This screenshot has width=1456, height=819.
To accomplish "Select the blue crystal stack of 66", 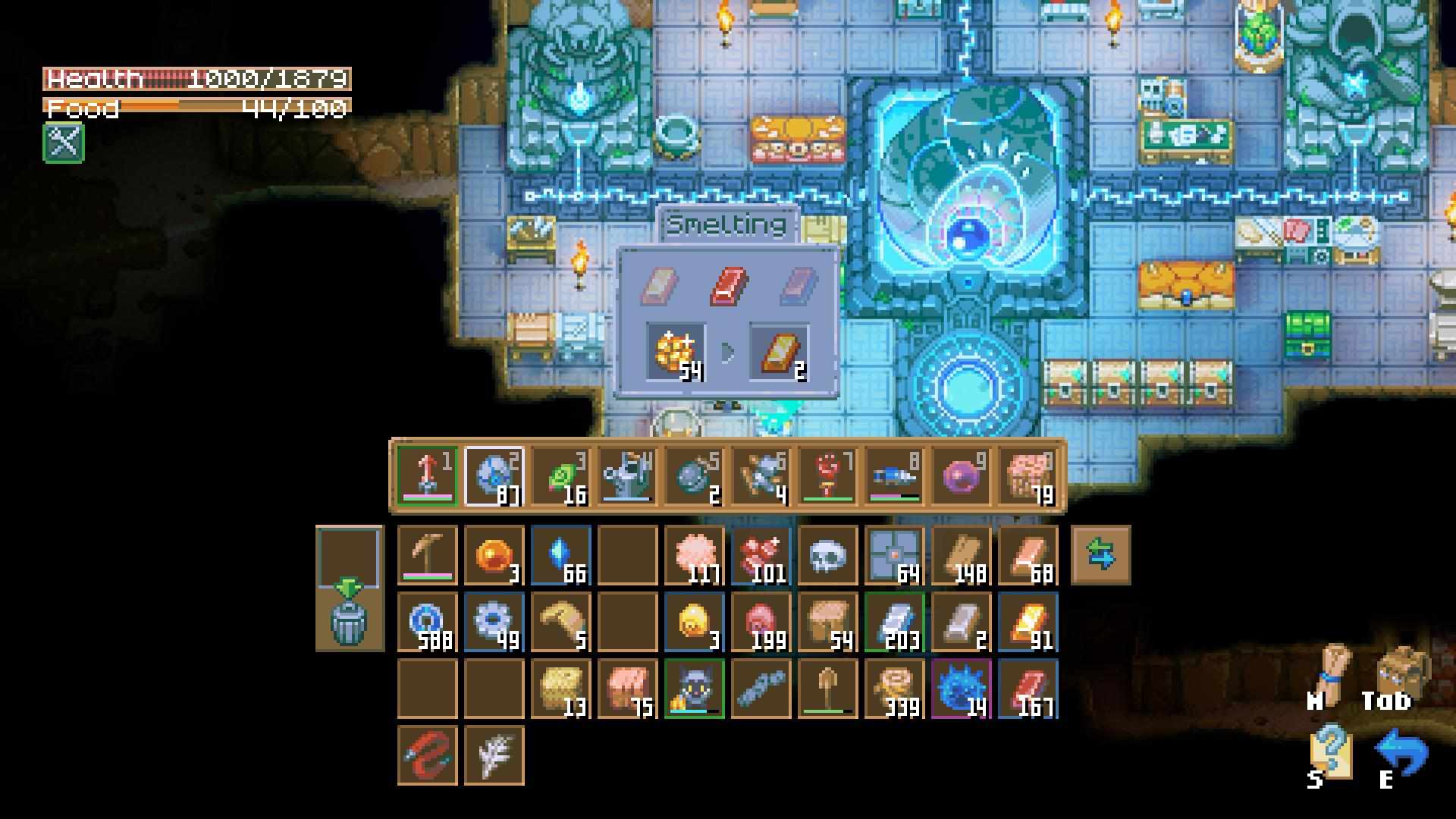I will pos(560,555).
